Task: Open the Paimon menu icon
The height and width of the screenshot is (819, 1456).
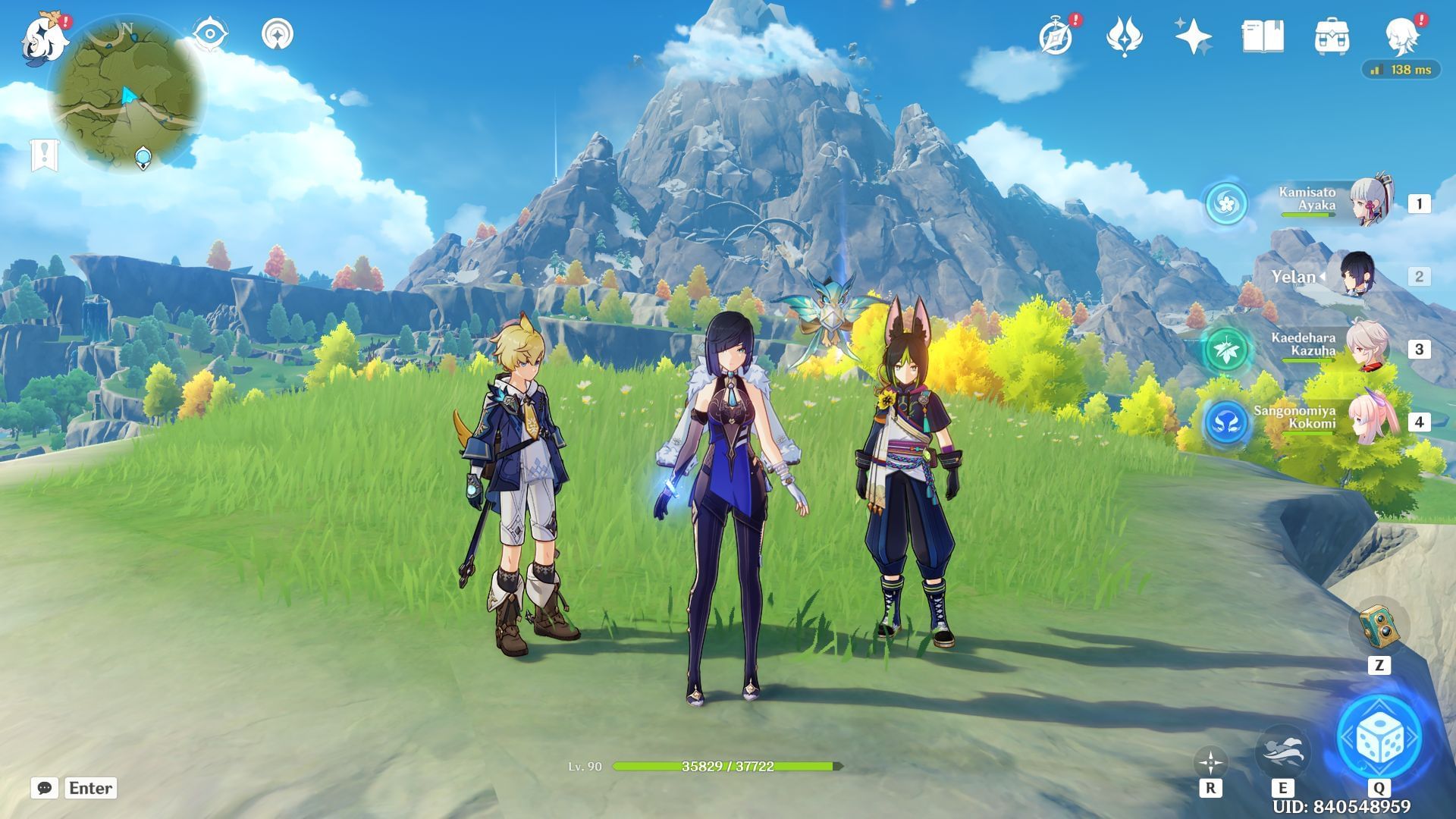Action: pos(42,38)
